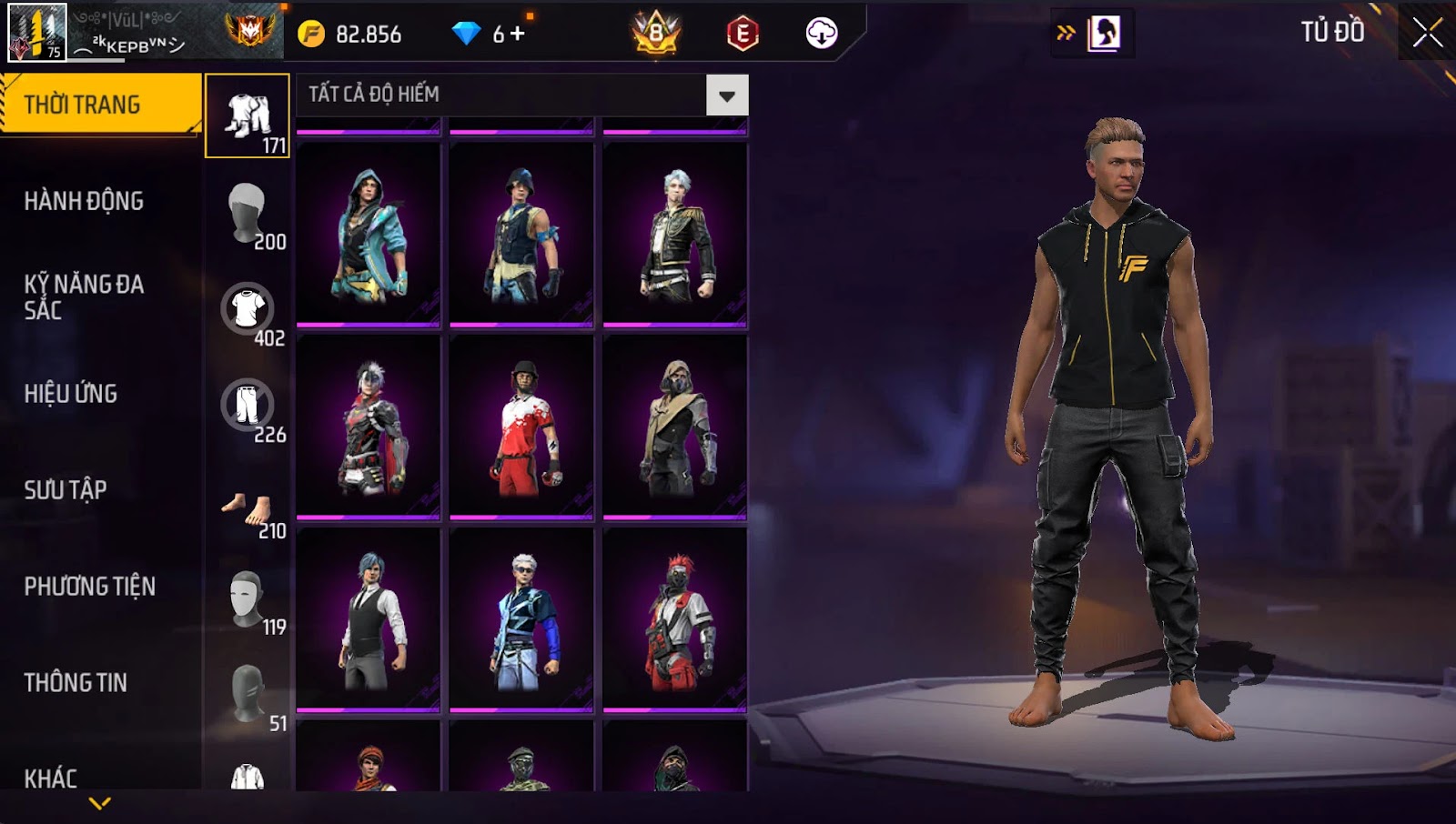Open the Phương Tiện tab
The height and width of the screenshot is (824, 1456).
click(89, 587)
